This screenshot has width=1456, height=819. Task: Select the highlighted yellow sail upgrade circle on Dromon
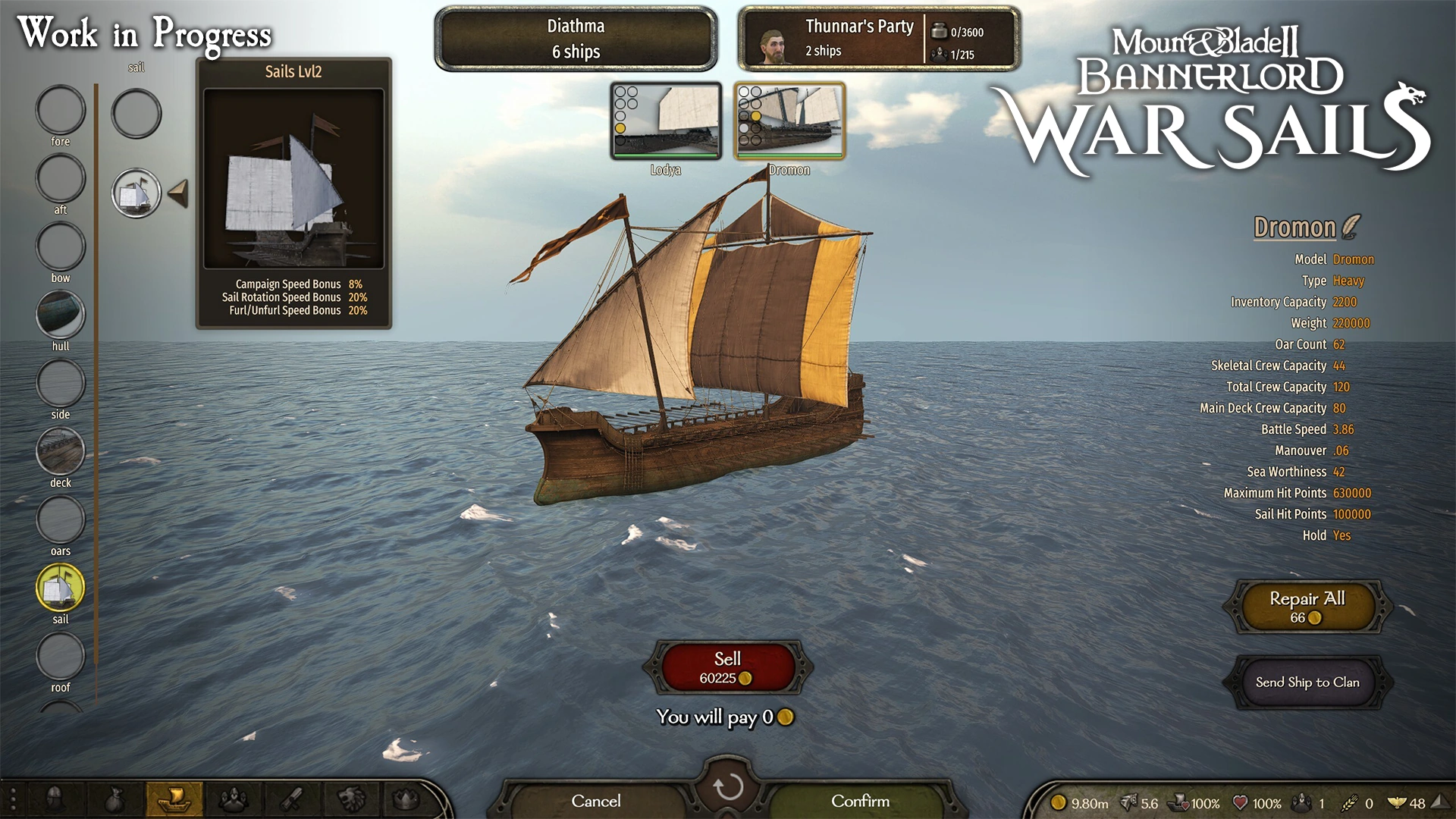click(756, 116)
